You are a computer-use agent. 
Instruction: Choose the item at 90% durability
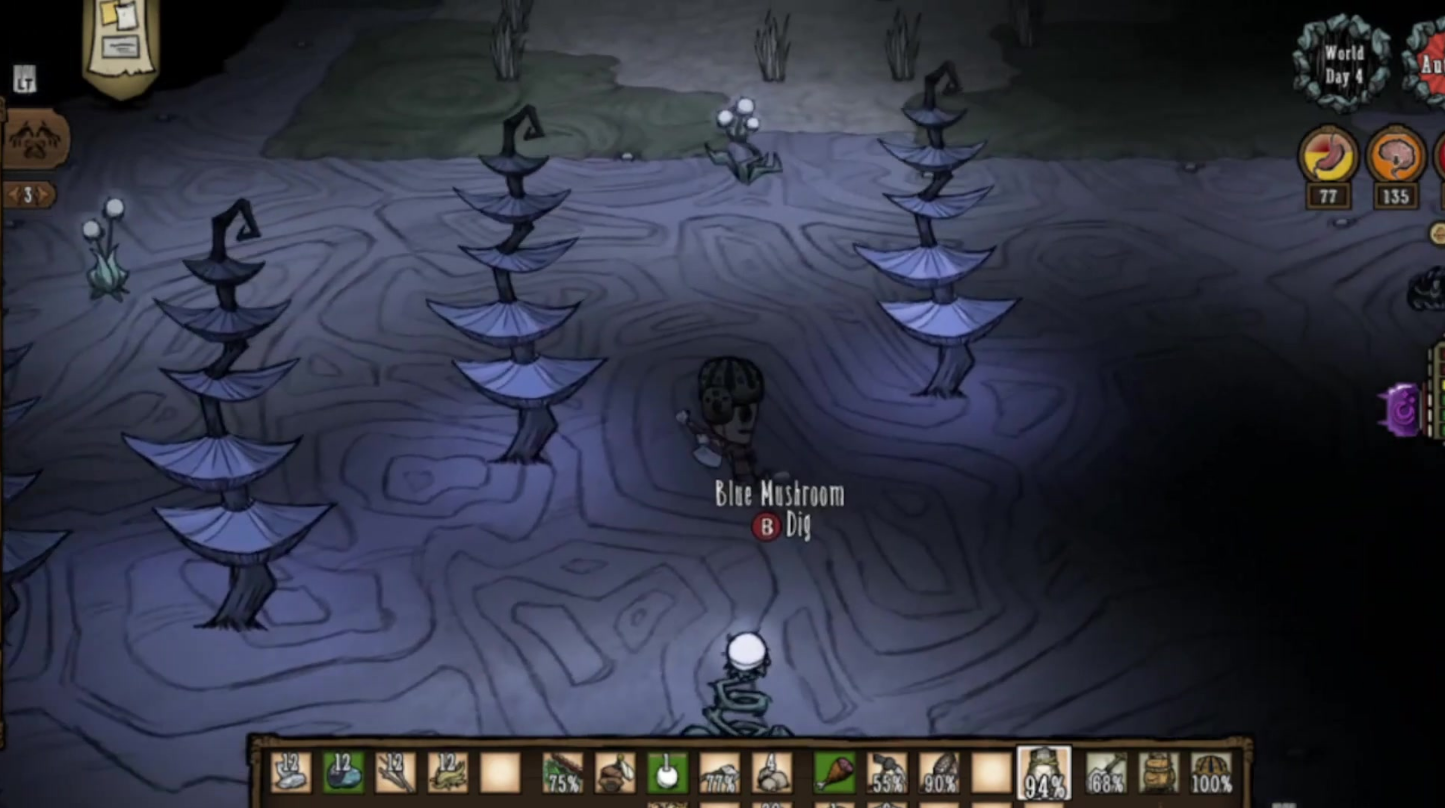pos(938,772)
